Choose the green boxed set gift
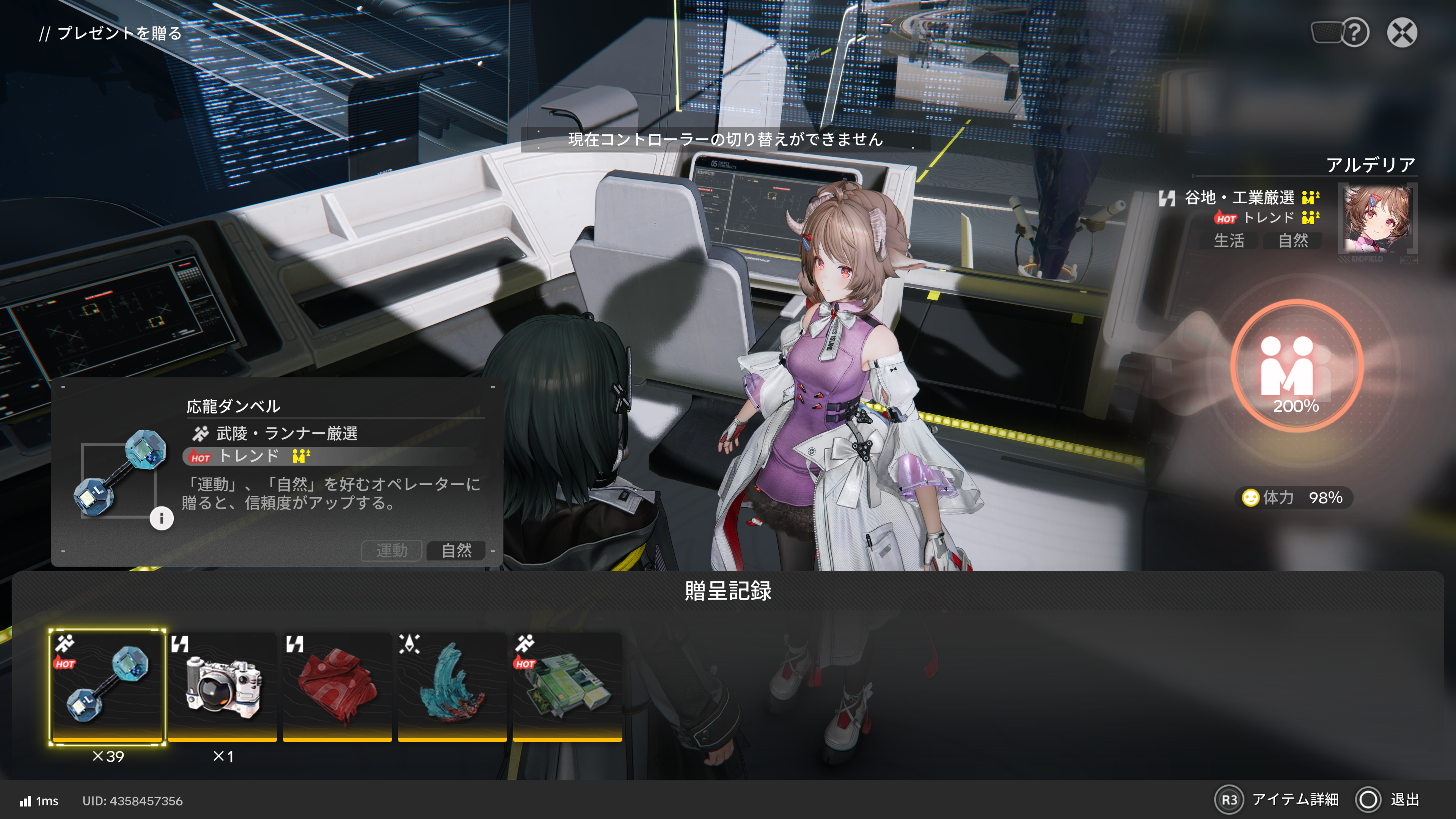 [x=567, y=685]
